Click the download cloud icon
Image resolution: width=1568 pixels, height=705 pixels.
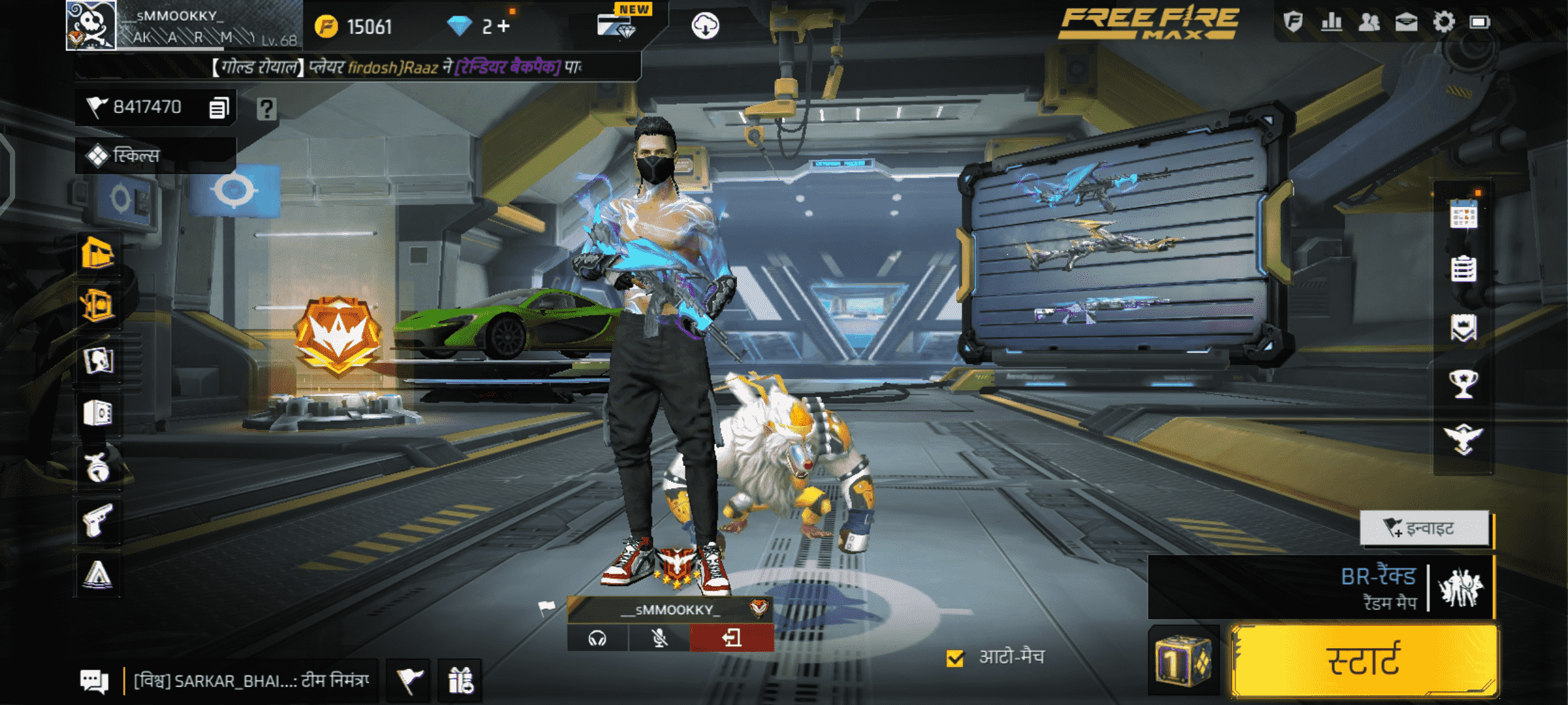(705, 26)
